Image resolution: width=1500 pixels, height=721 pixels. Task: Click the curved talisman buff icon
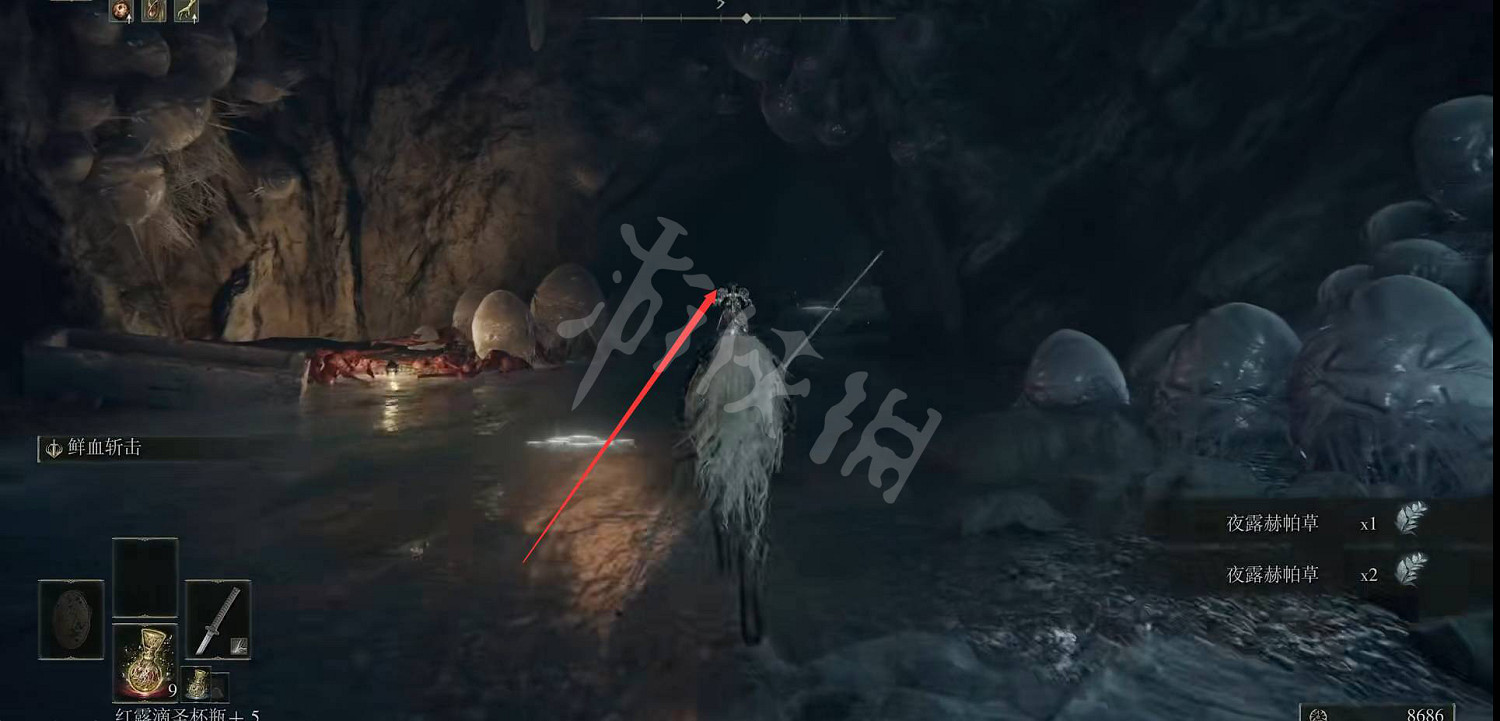154,12
